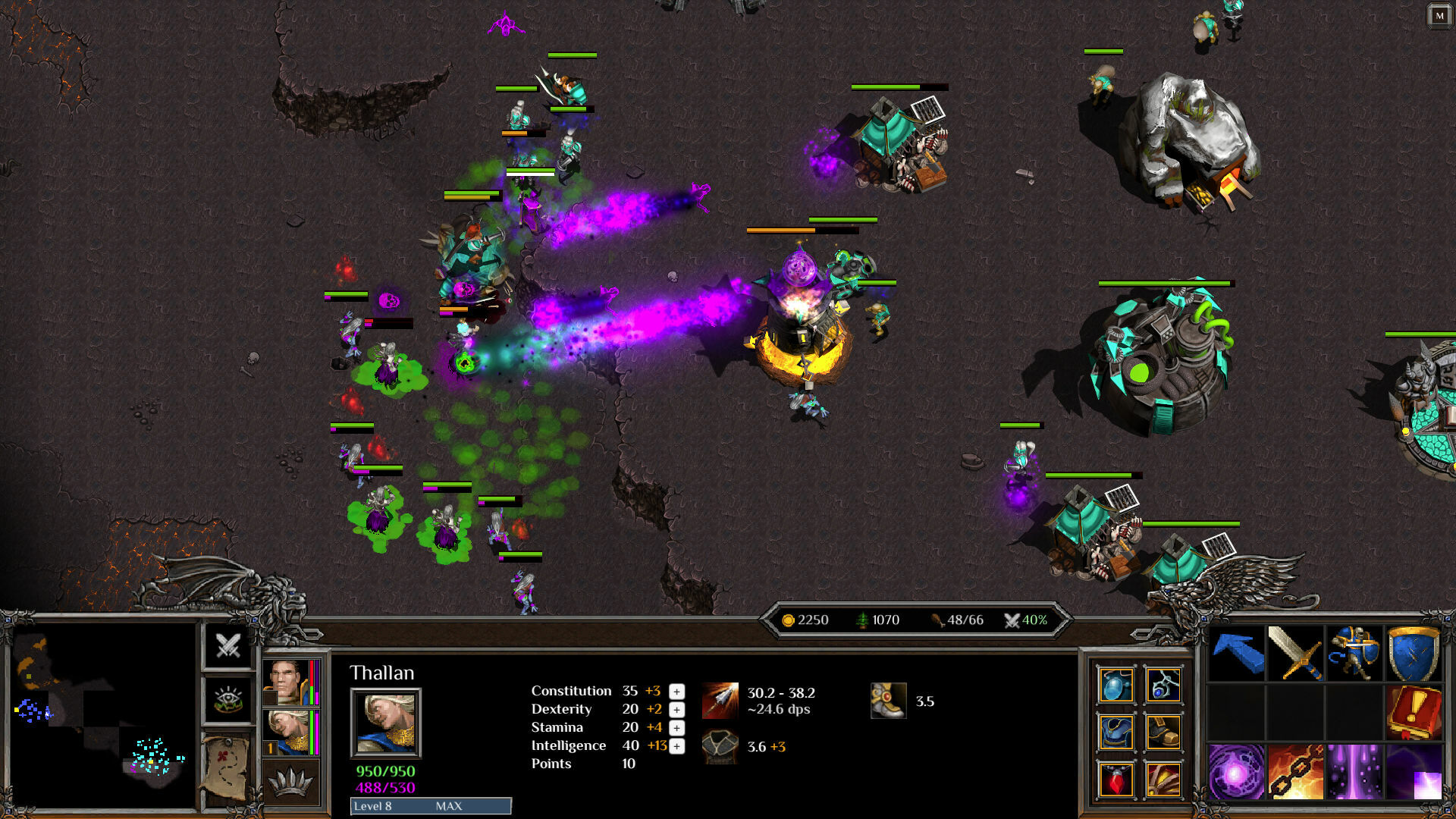Click the crown score icon

(290, 780)
